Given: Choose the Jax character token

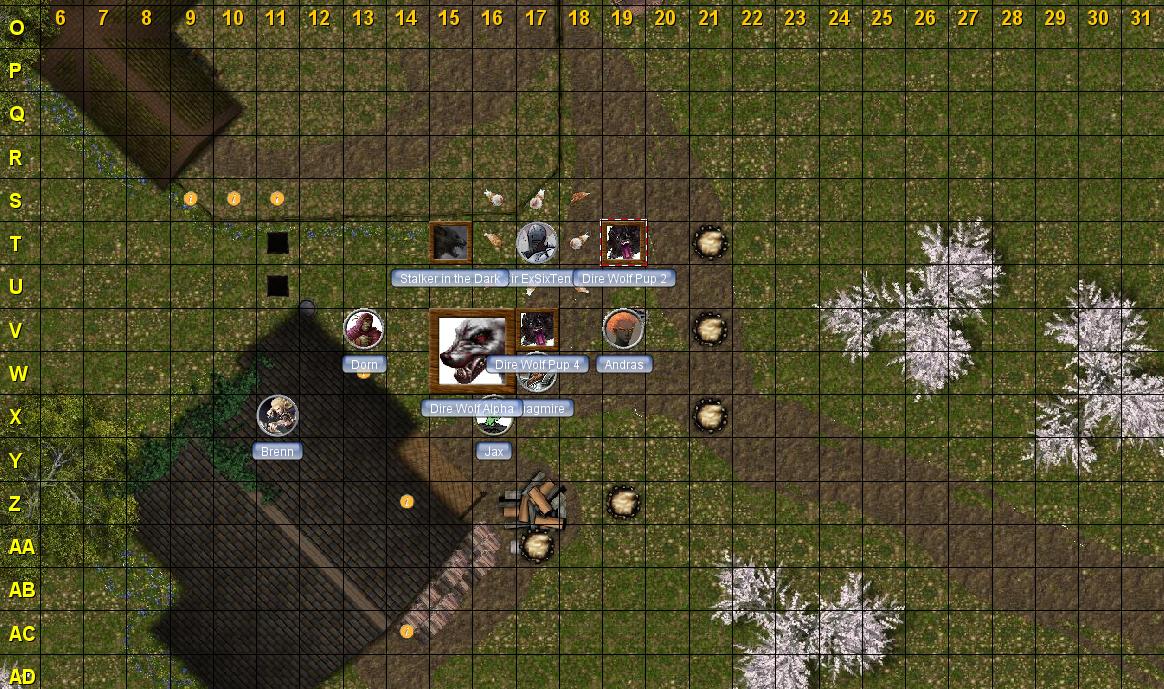Looking at the screenshot, I should click(x=494, y=422).
